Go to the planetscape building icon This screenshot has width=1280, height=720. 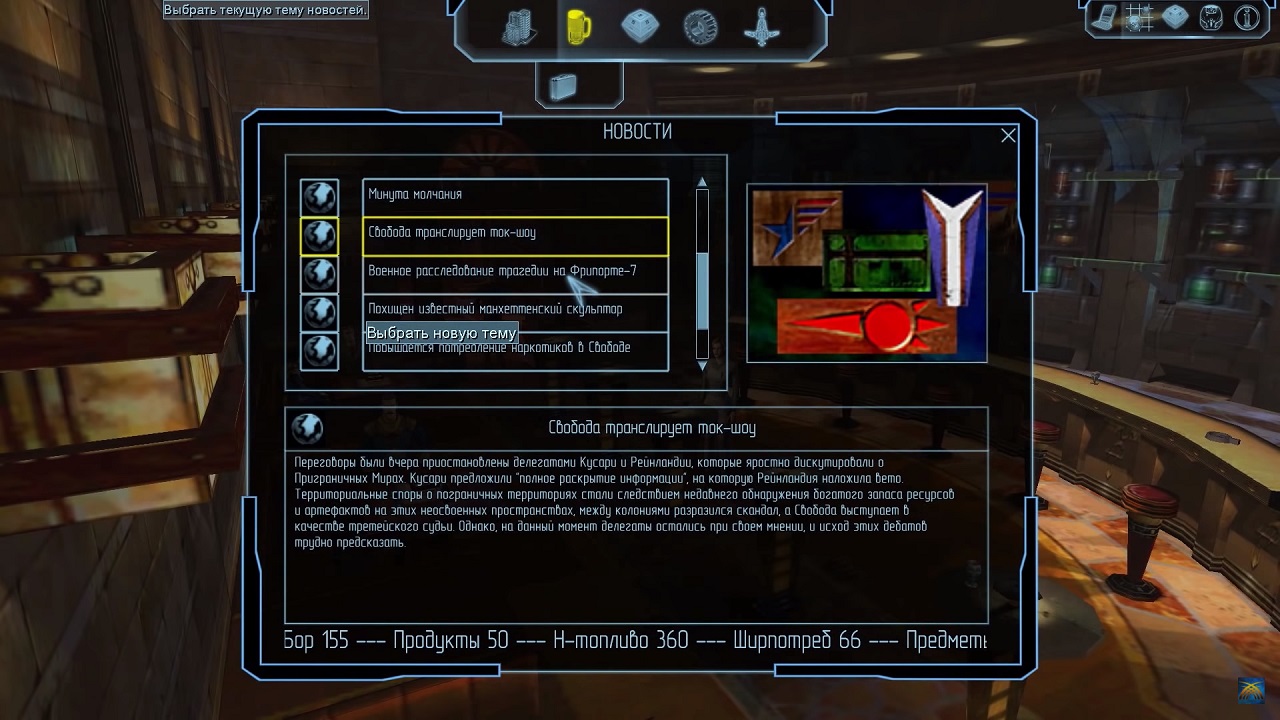519,27
